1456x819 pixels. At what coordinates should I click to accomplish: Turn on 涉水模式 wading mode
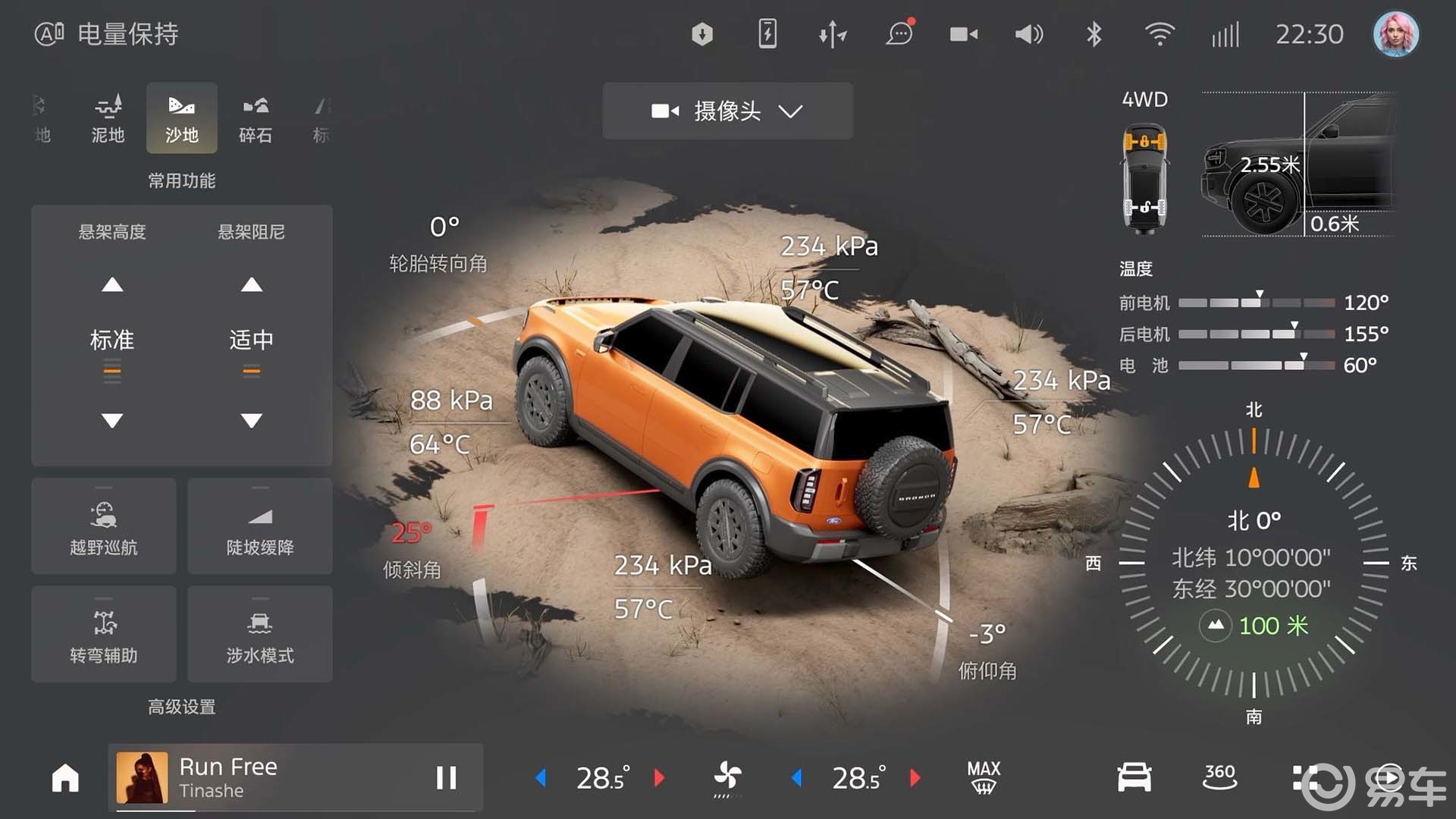[260, 634]
